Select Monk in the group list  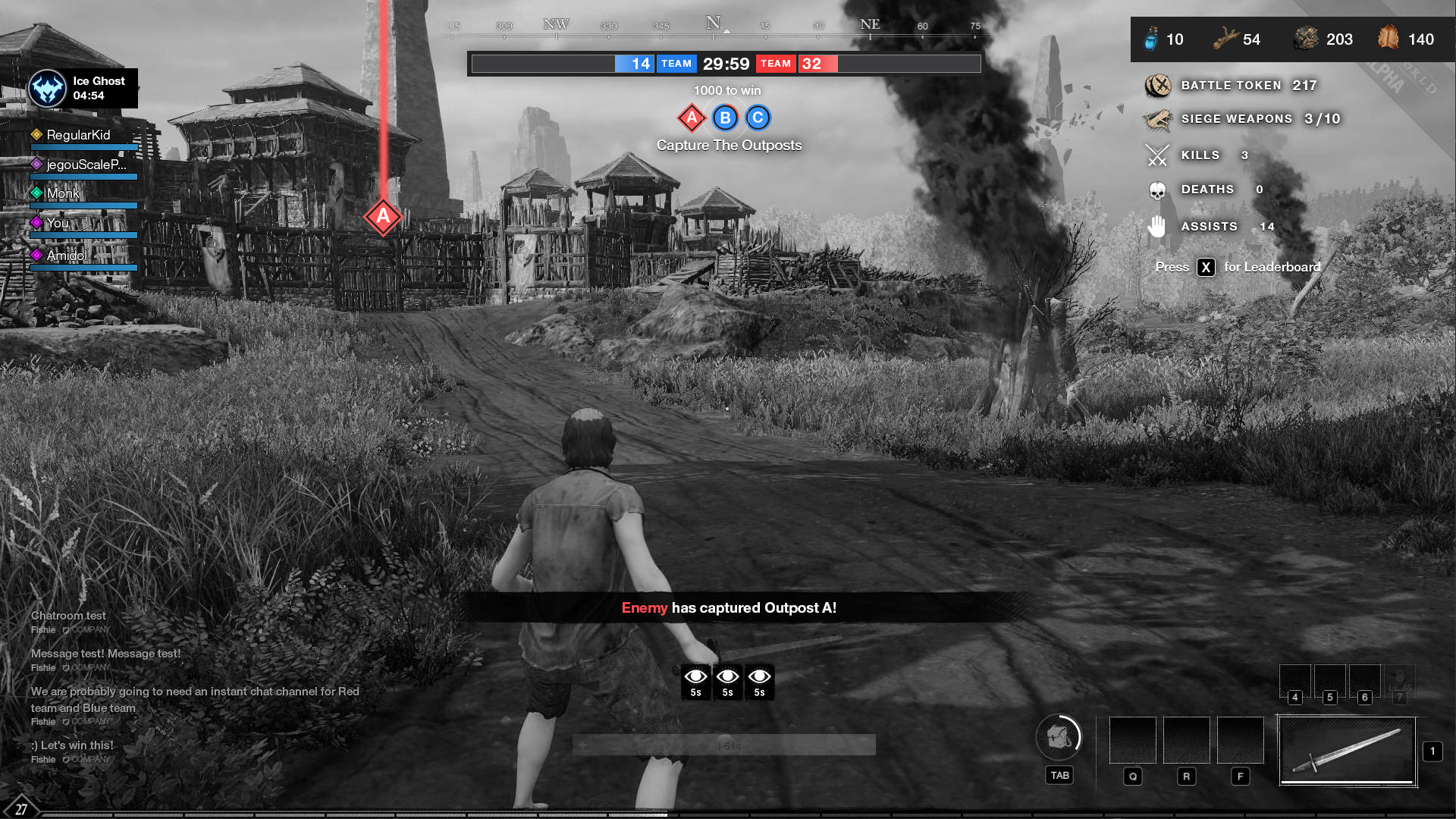pos(63,193)
